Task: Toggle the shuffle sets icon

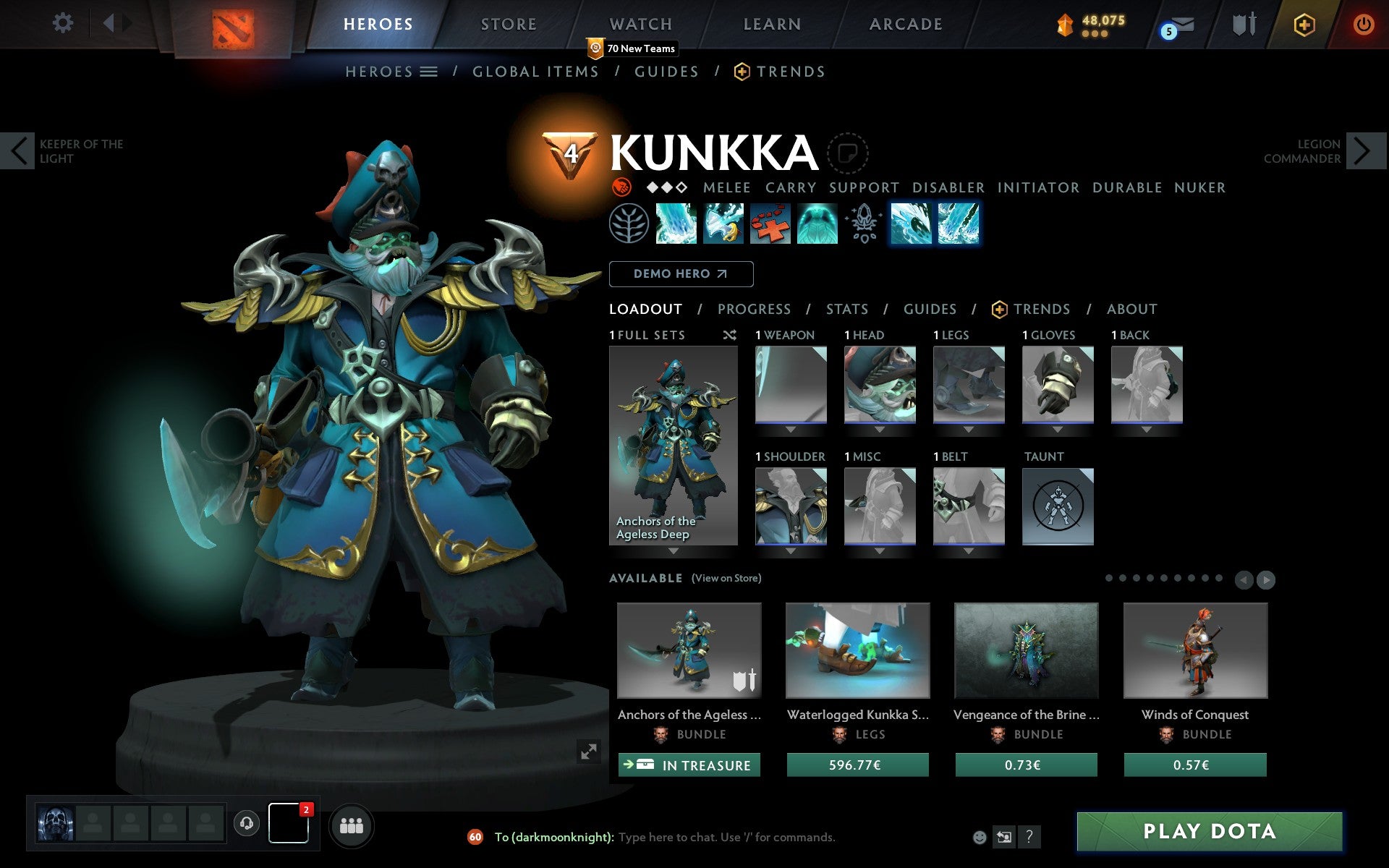Action: coord(729,335)
